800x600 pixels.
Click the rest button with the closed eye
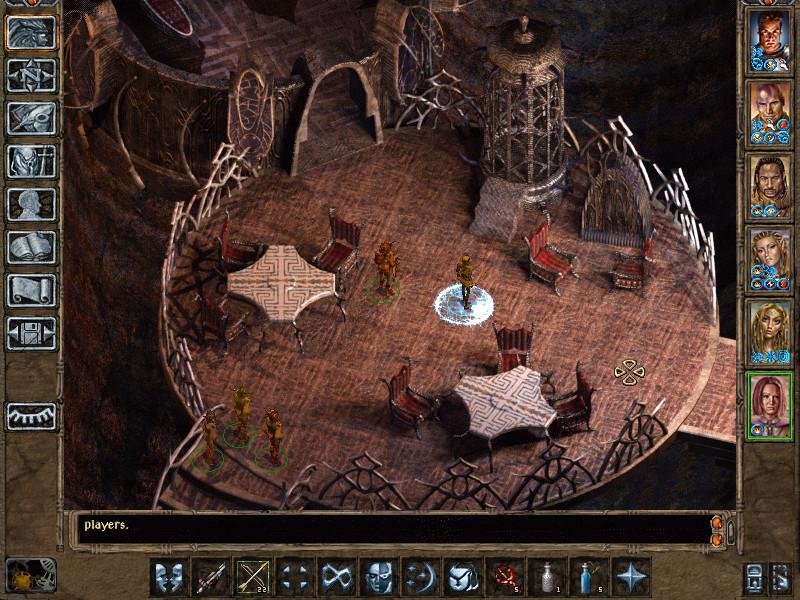31,415
